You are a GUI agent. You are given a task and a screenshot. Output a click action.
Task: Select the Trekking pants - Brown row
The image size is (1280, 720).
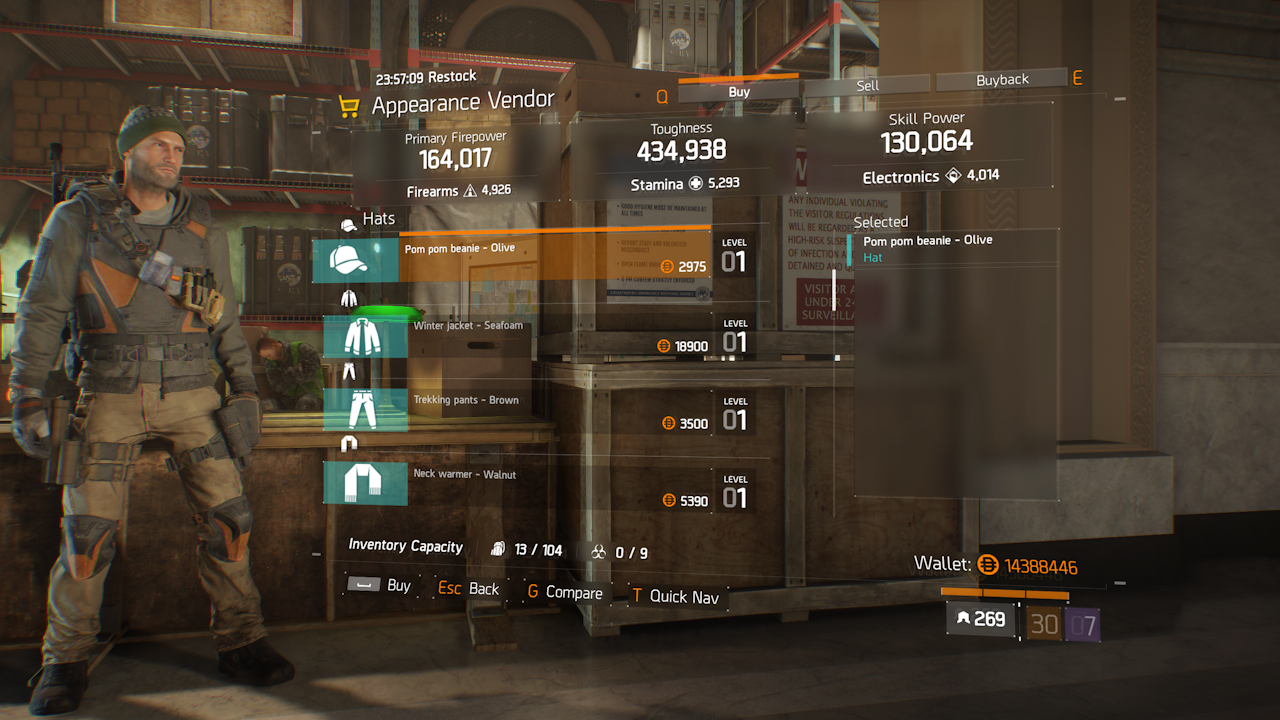[520, 411]
